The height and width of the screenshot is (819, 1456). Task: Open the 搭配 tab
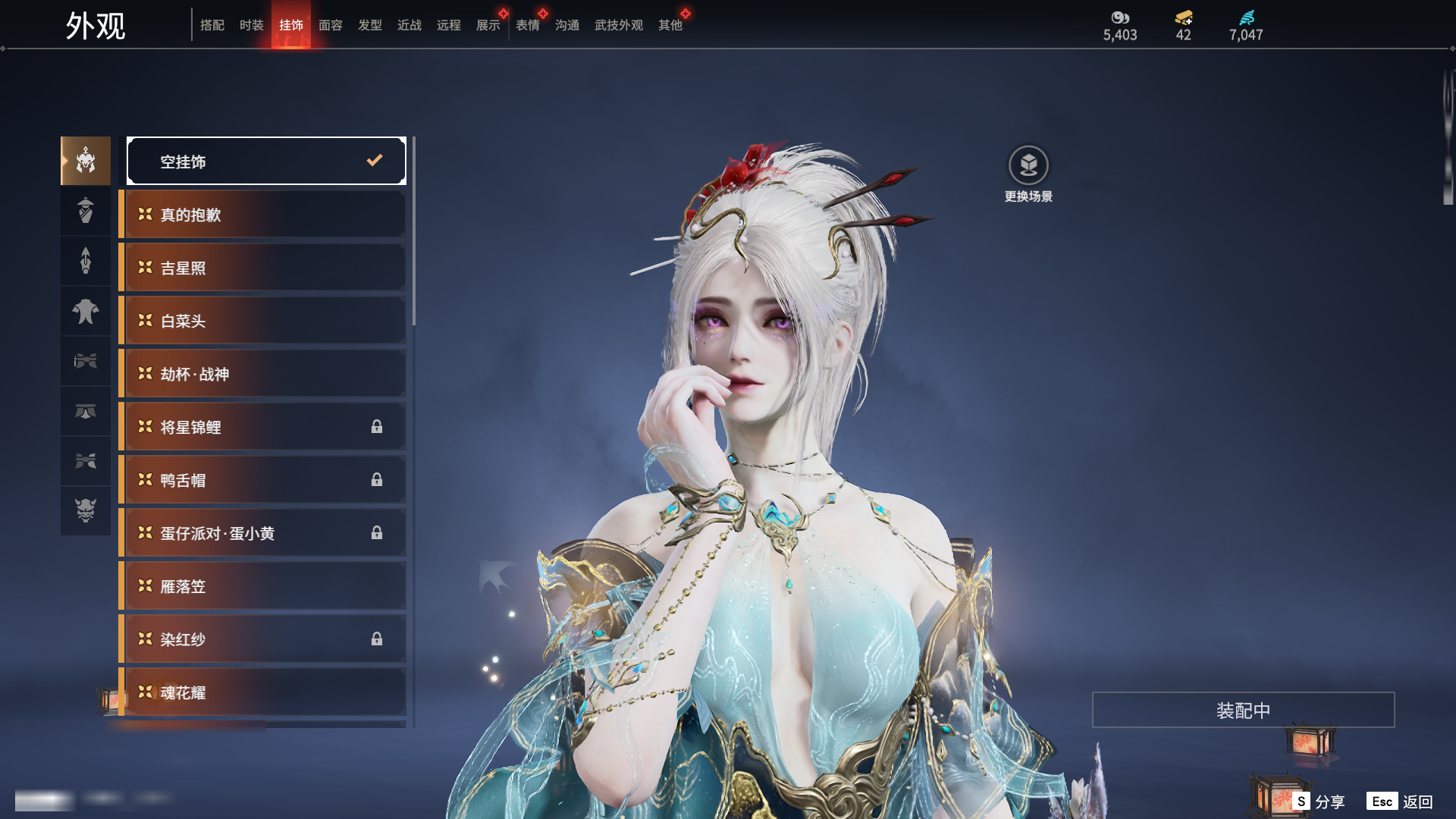tap(212, 25)
